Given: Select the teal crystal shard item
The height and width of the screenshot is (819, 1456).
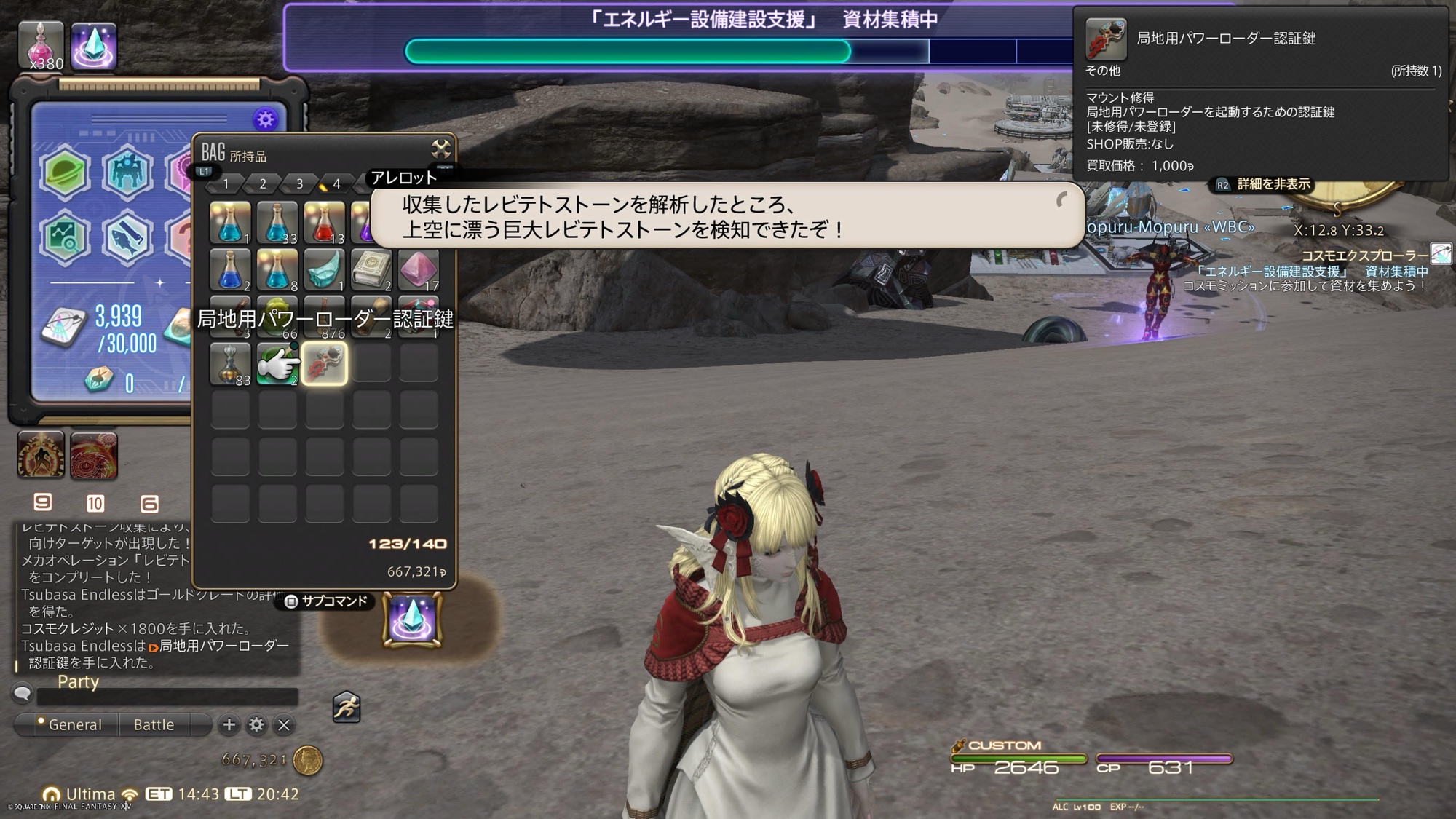Looking at the screenshot, I should point(325,269).
